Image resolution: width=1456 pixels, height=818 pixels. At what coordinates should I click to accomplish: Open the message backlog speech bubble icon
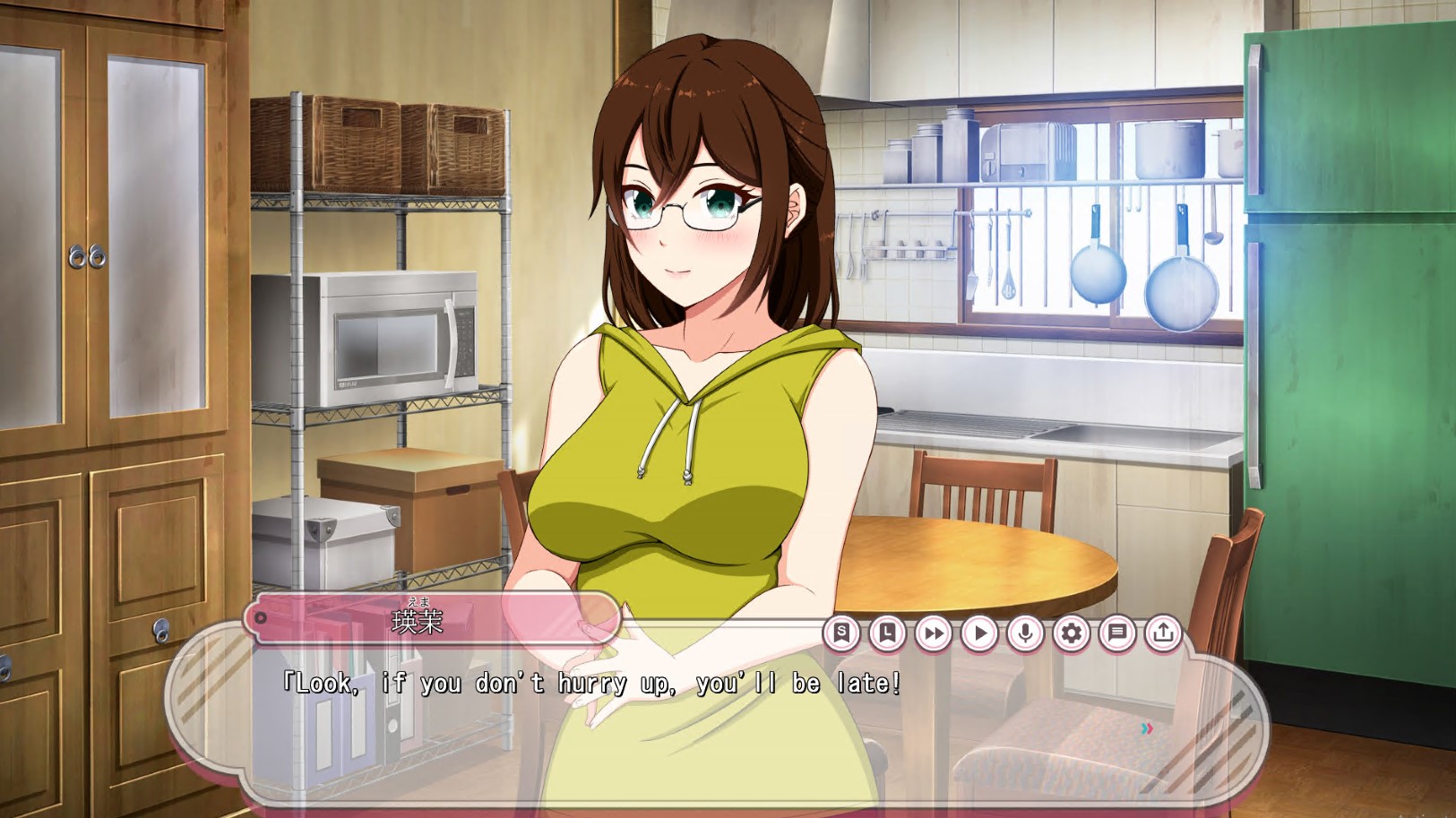click(x=1116, y=633)
